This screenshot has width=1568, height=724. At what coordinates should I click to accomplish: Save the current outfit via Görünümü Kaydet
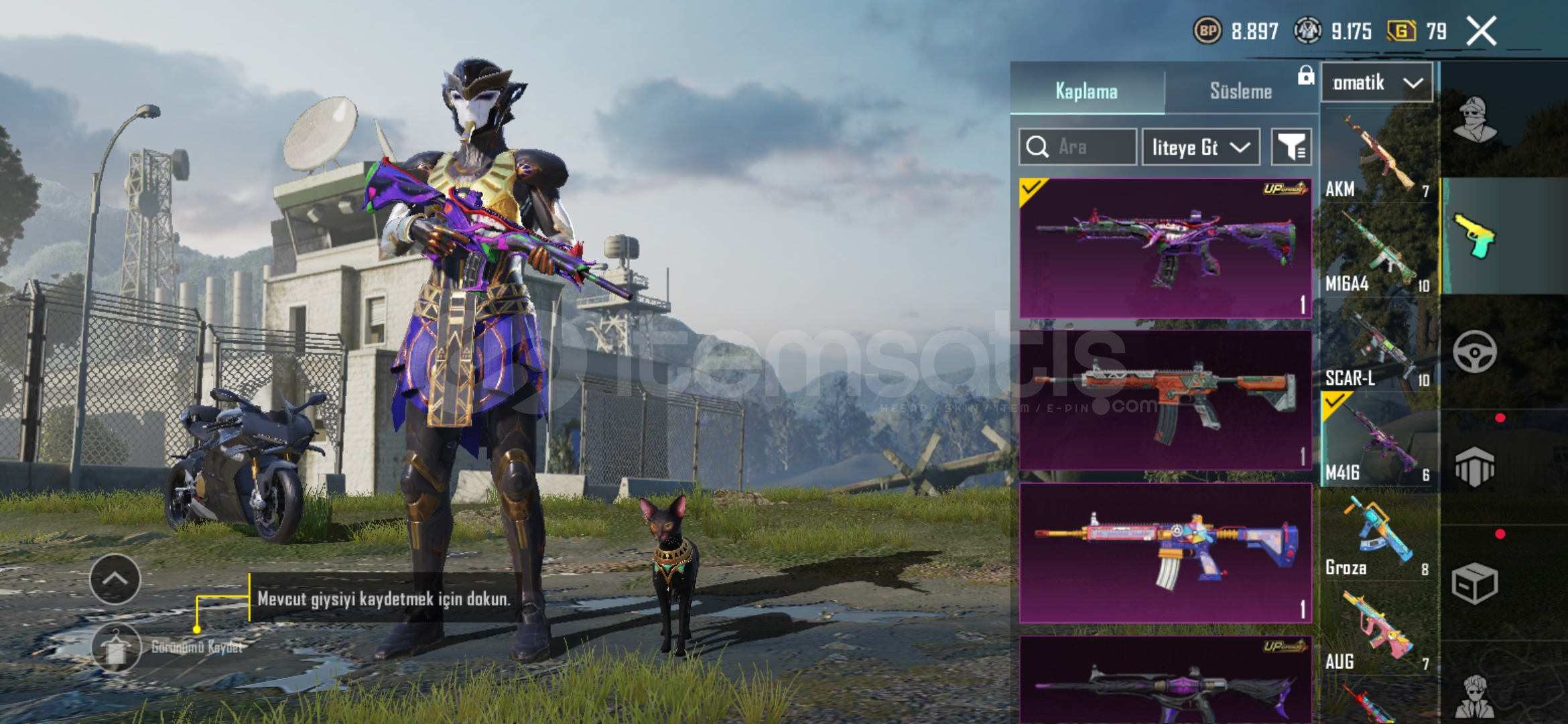click(117, 648)
